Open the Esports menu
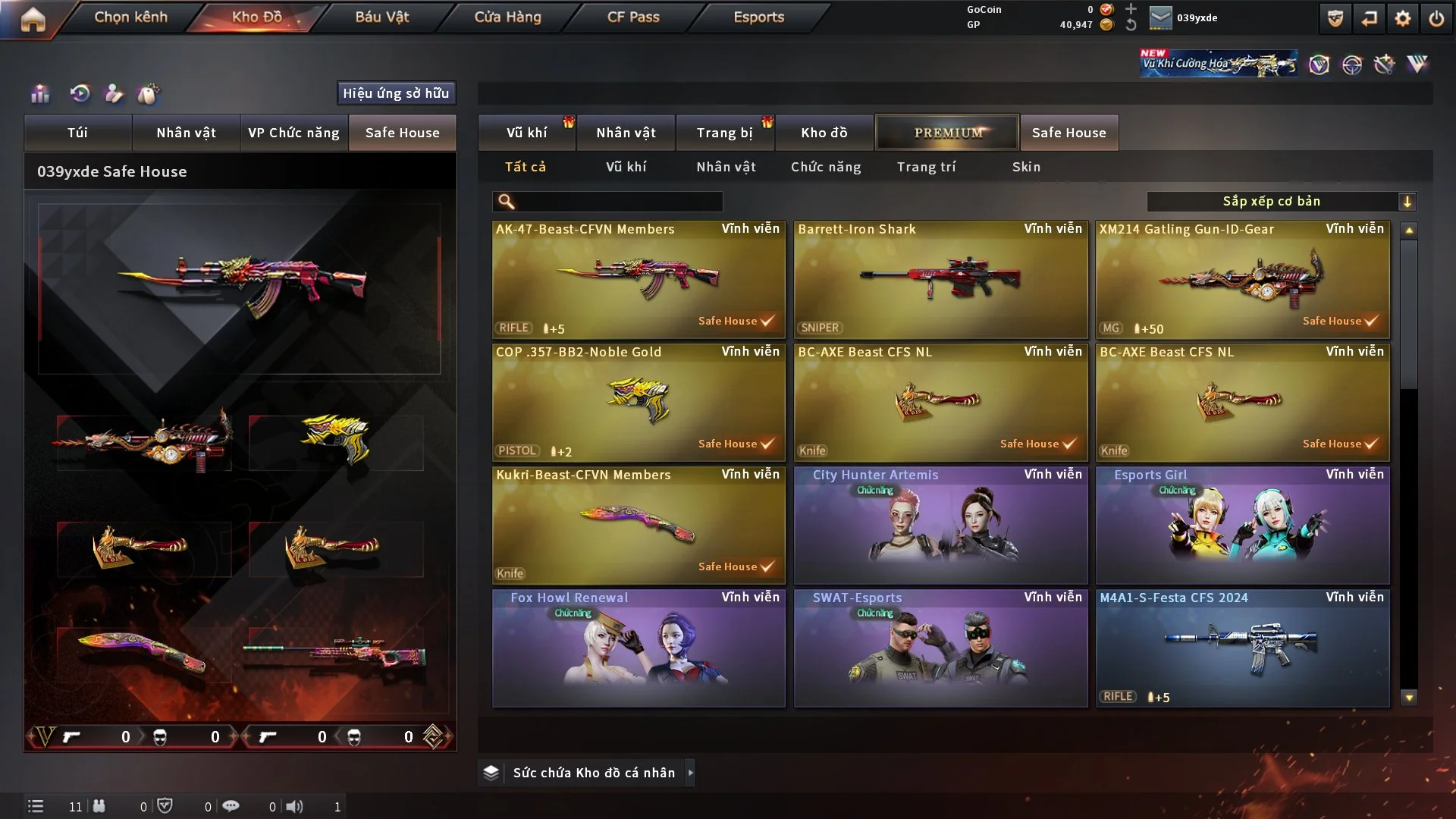 pos(758,17)
